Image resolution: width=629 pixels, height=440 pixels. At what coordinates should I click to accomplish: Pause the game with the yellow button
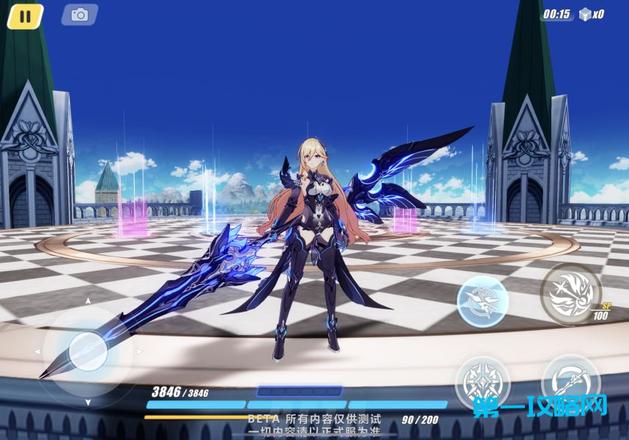click(x=27, y=15)
